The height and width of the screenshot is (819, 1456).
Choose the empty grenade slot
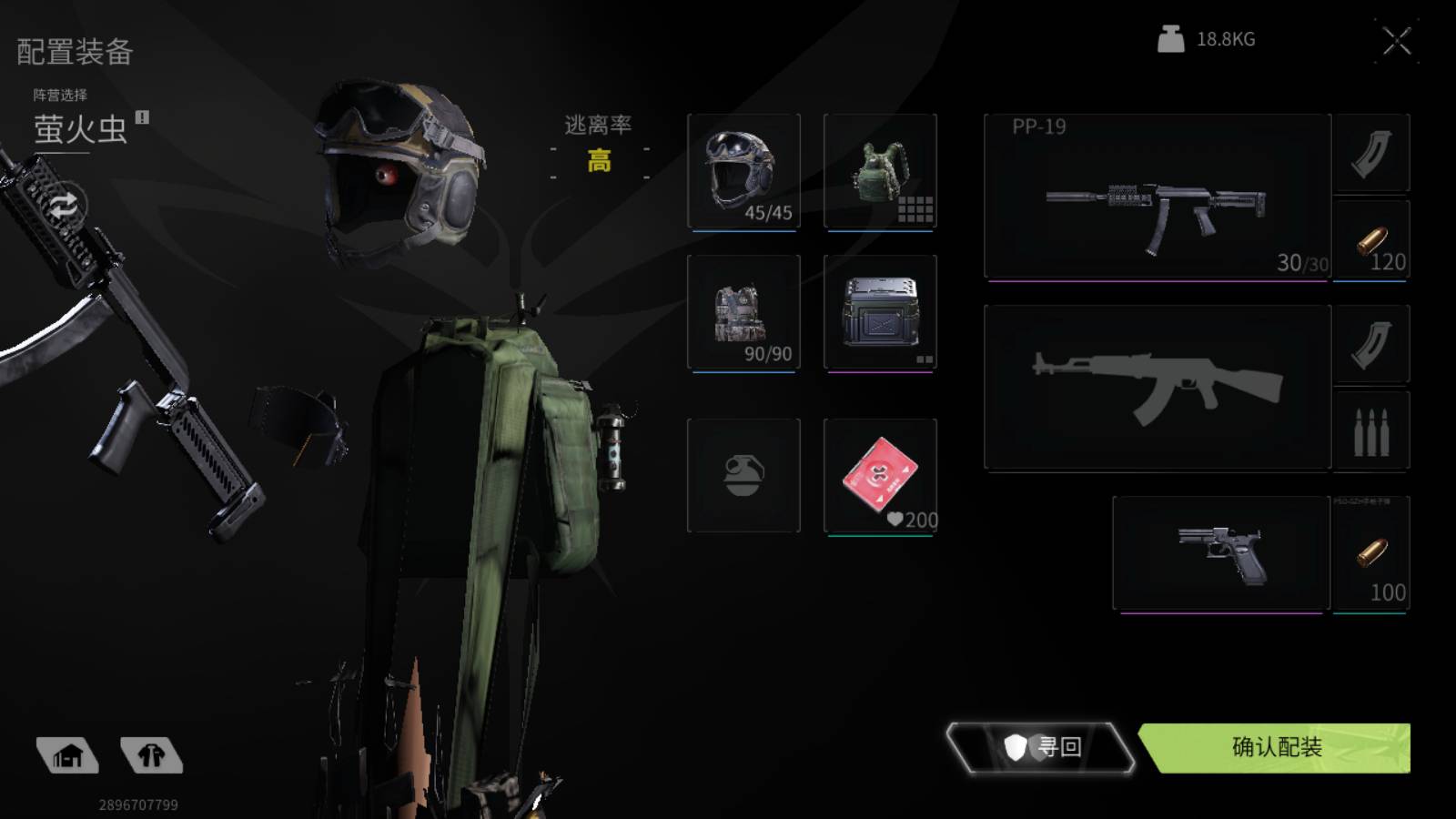click(743, 475)
